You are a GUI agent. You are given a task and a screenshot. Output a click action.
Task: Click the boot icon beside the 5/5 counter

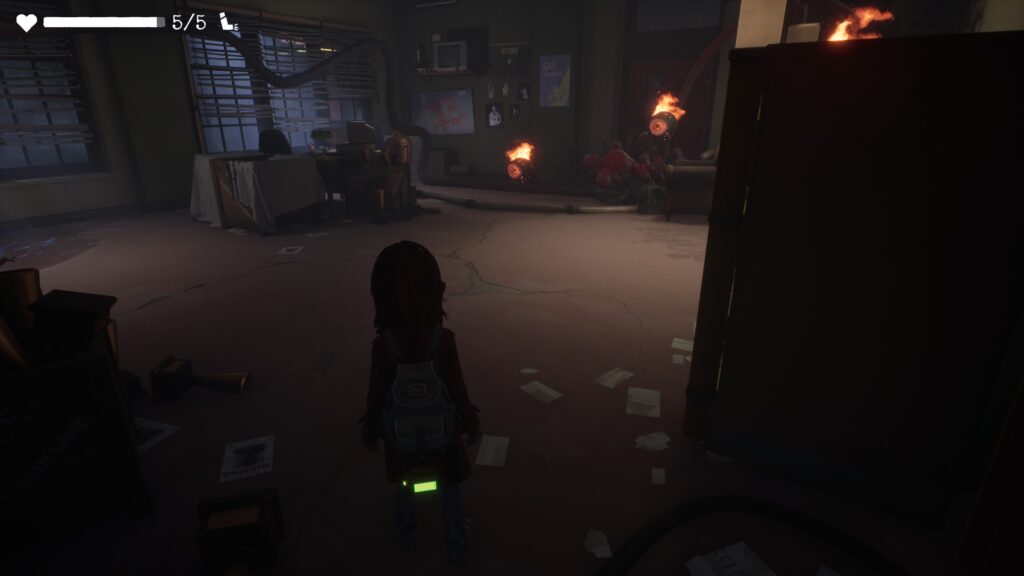click(229, 22)
